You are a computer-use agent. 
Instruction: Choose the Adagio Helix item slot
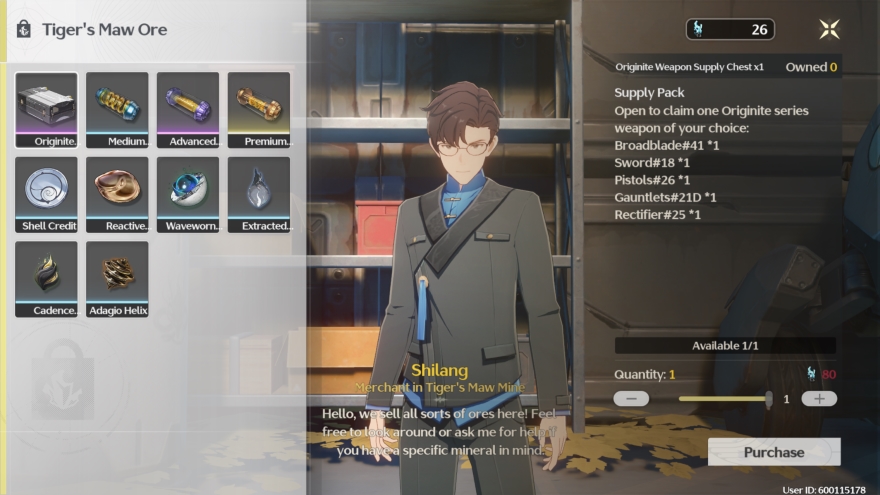click(x=117, y=278)
